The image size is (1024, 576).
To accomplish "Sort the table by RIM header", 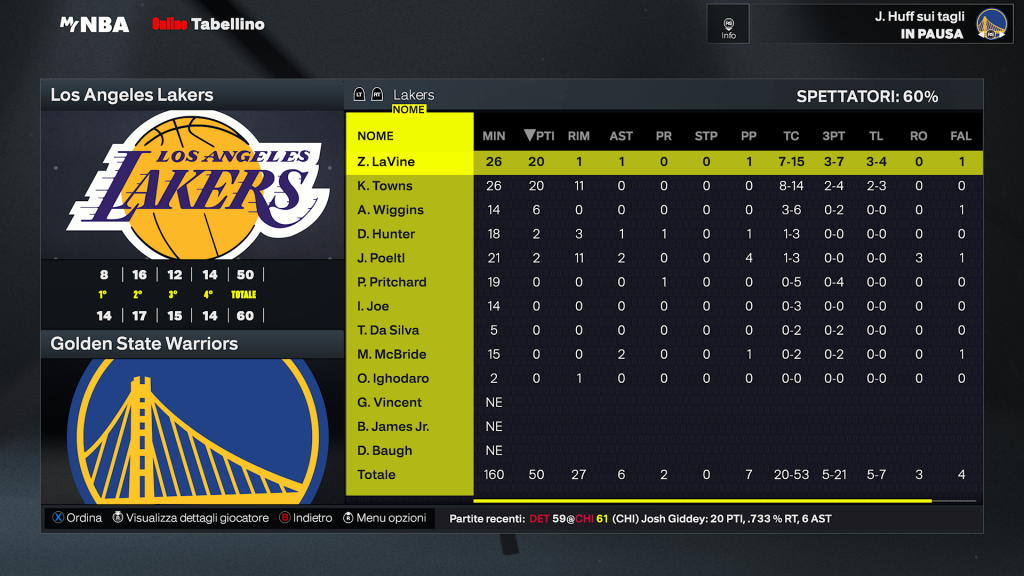I will tap(578, 136).
